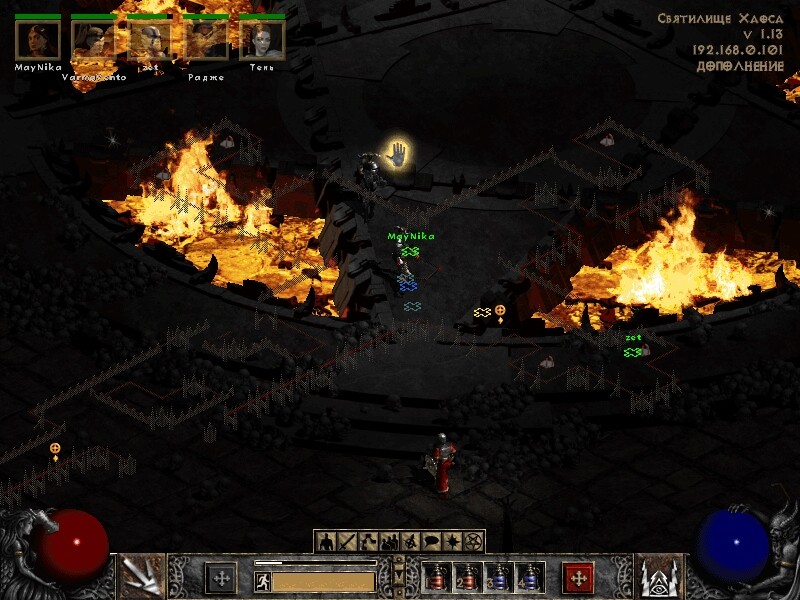Open the quest log starburst icon

452,542
